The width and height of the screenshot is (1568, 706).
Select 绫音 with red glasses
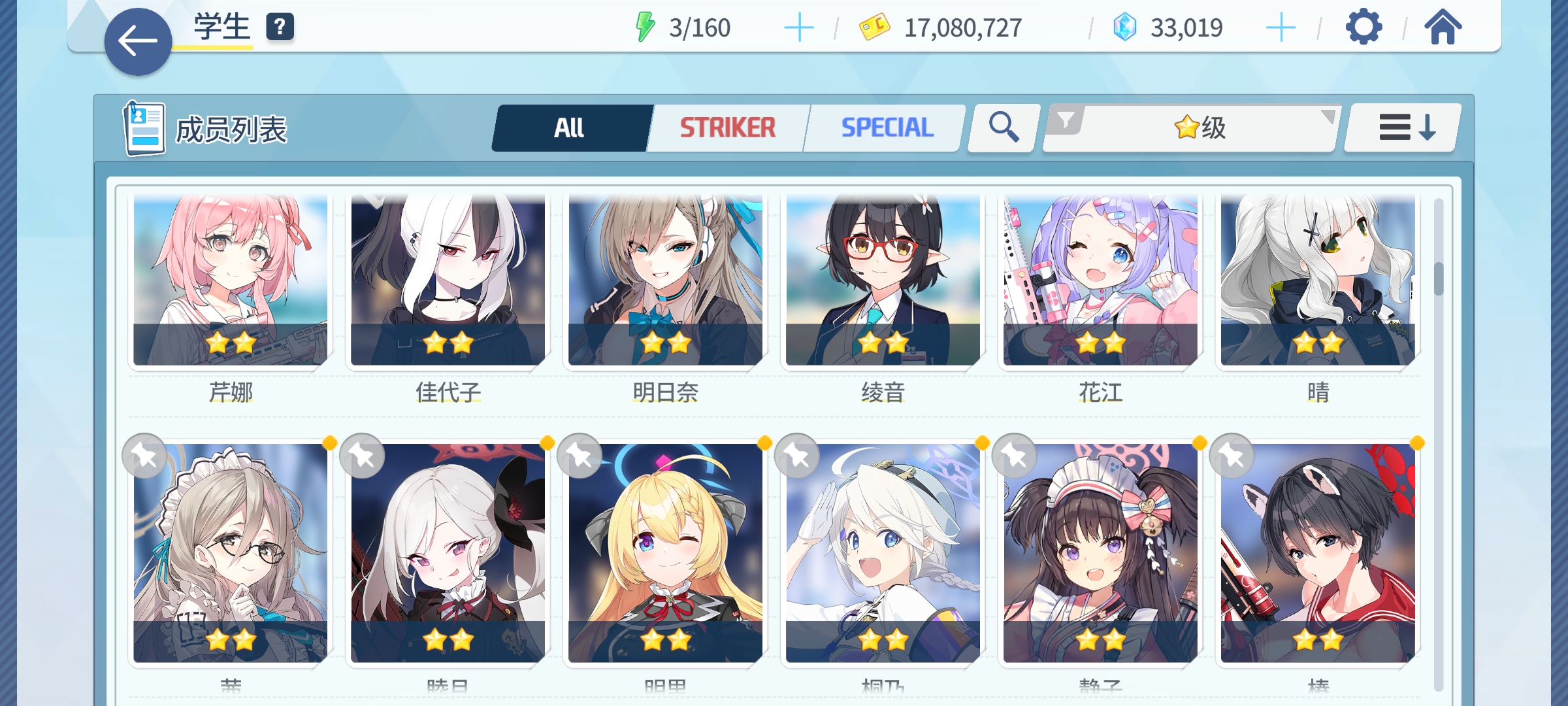tap(883, 281)
